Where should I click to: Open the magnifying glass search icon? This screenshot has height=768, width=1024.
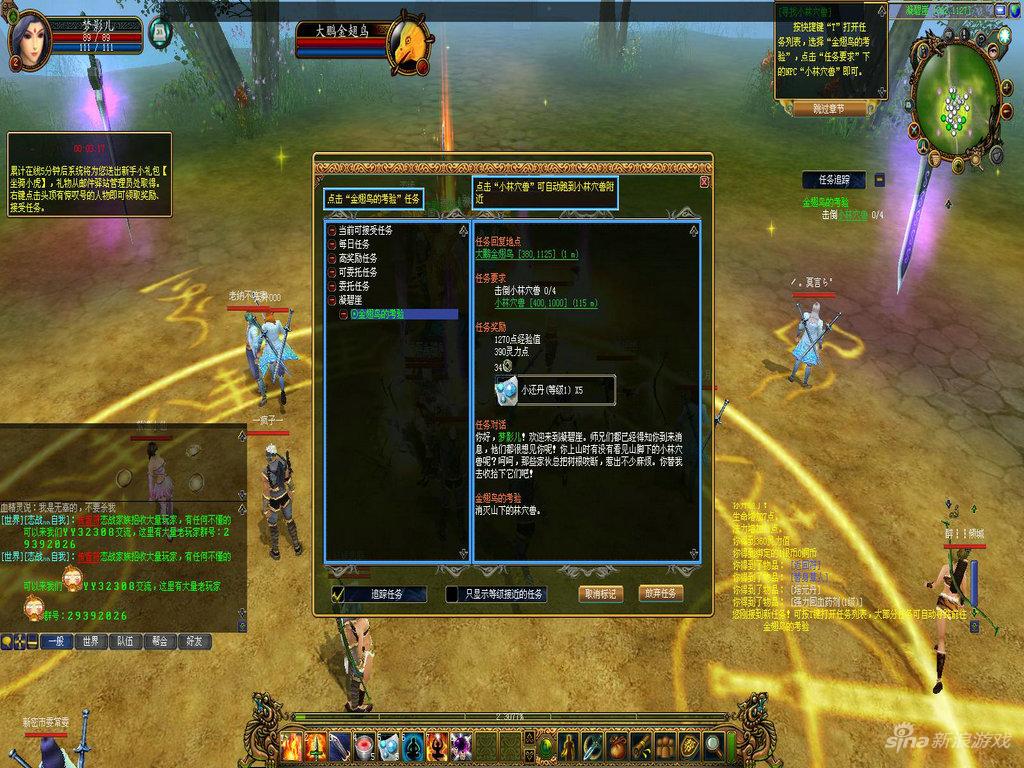click(714, 745)
